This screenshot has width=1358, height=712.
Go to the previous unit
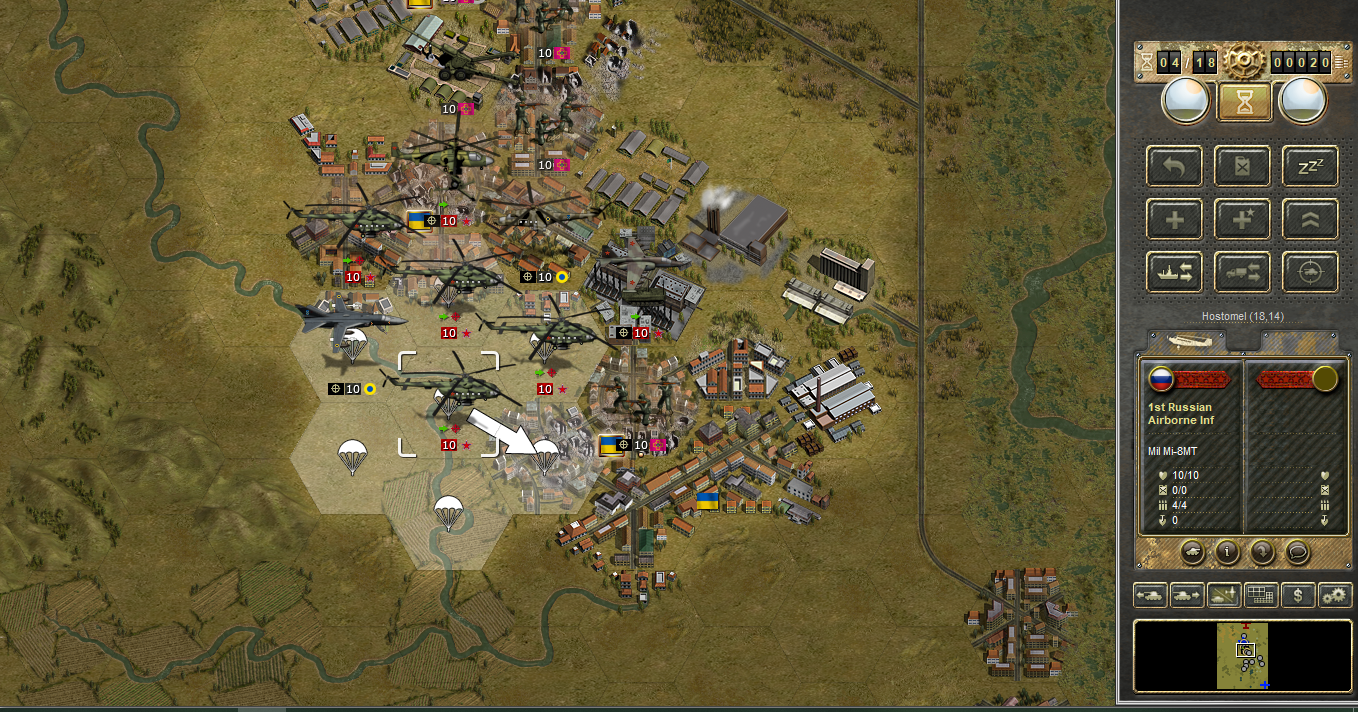pyautogui.click(x=1150, y=595)
